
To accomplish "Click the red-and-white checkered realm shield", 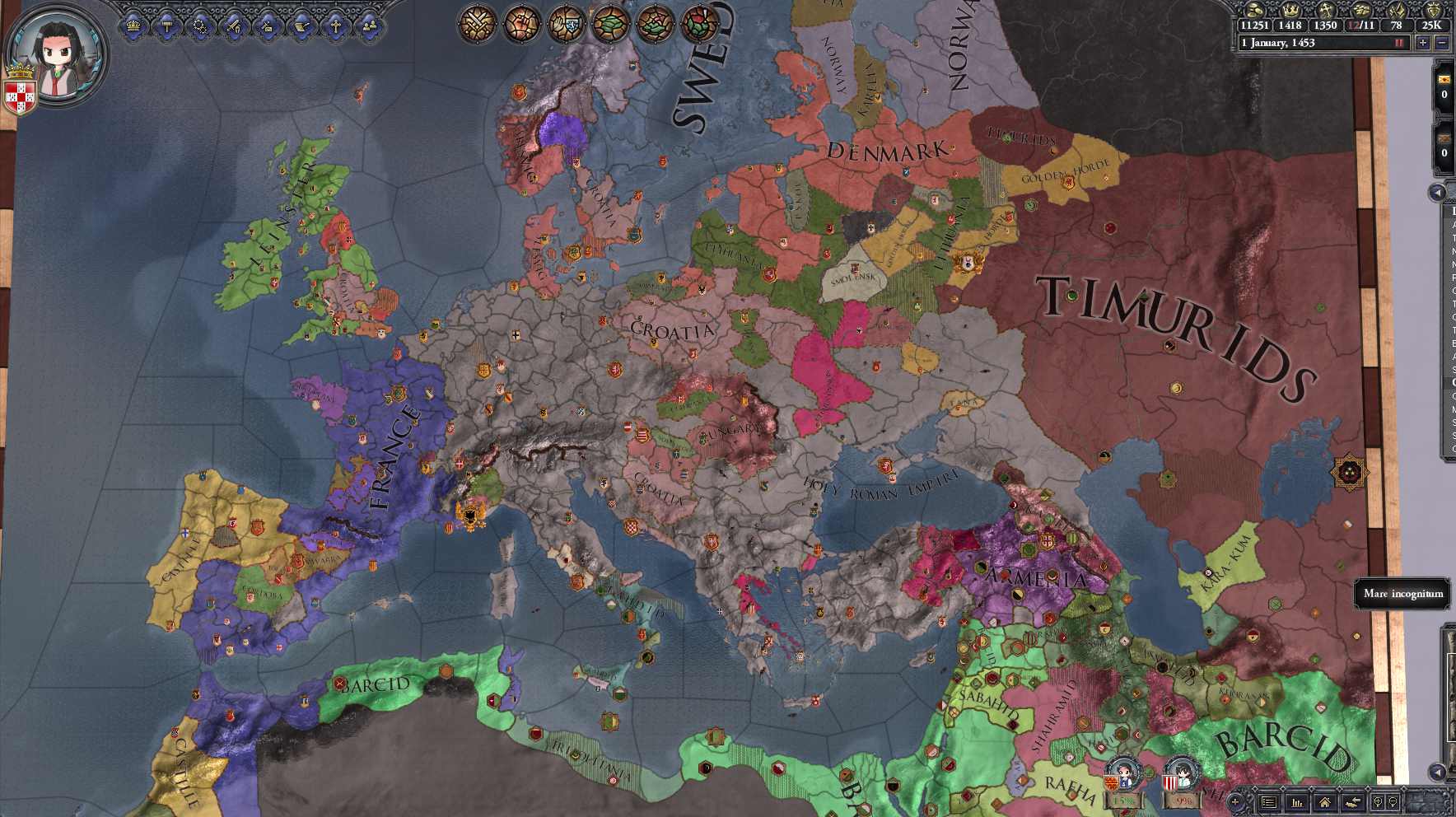I will (x=20, y=97).
